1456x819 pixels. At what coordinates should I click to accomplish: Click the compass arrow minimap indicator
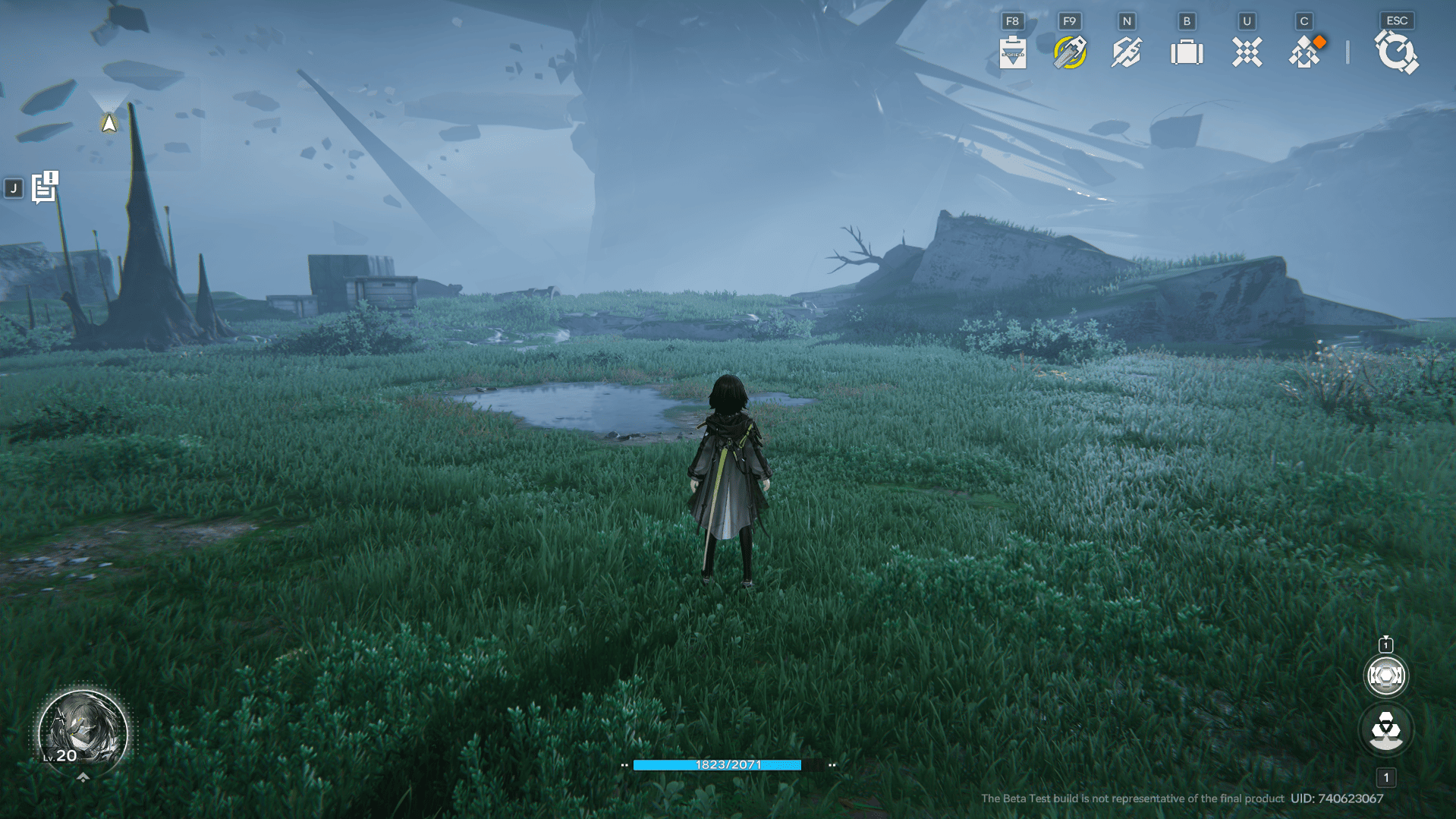tap(109, 123)
